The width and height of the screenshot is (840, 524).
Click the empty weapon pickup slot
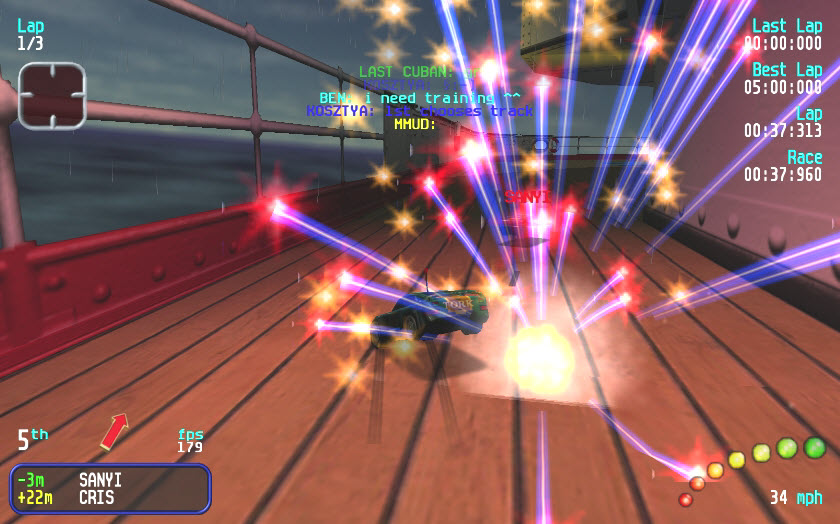click(51, 96)
